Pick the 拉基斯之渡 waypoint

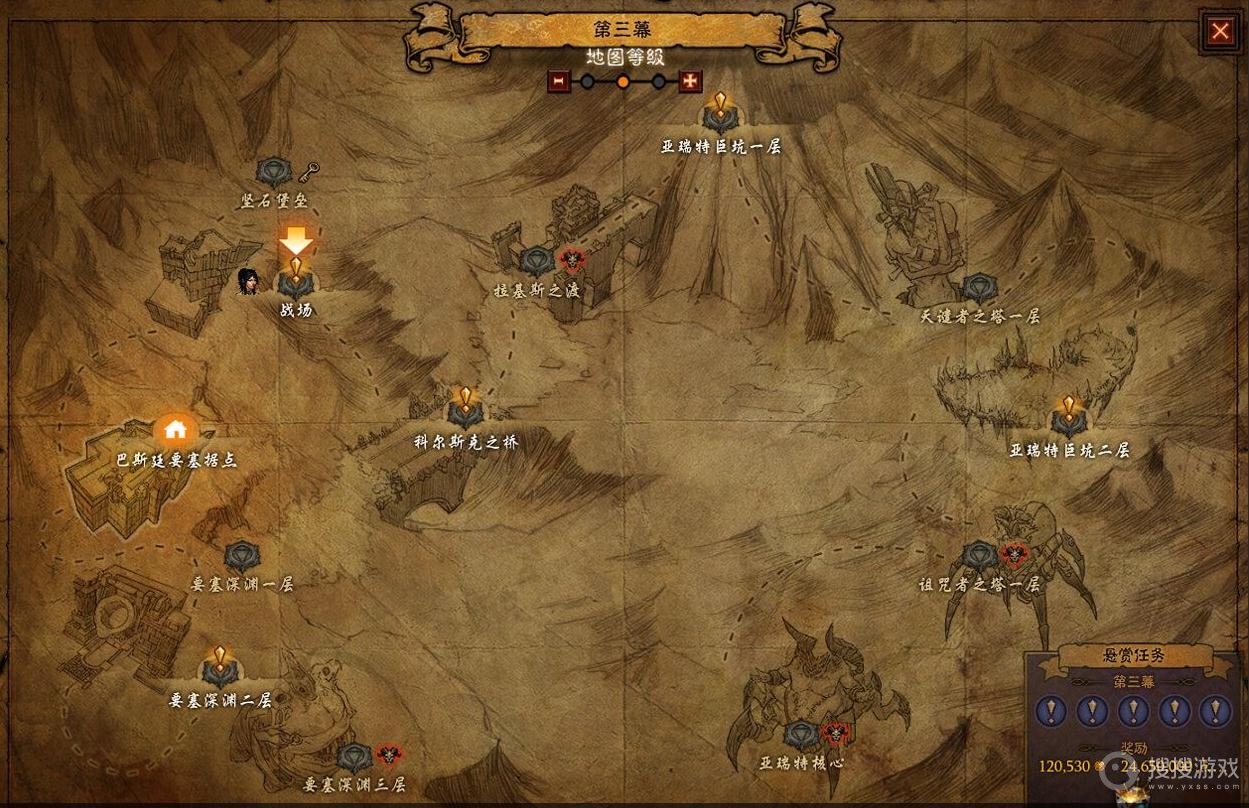click(x=537, y=263)
